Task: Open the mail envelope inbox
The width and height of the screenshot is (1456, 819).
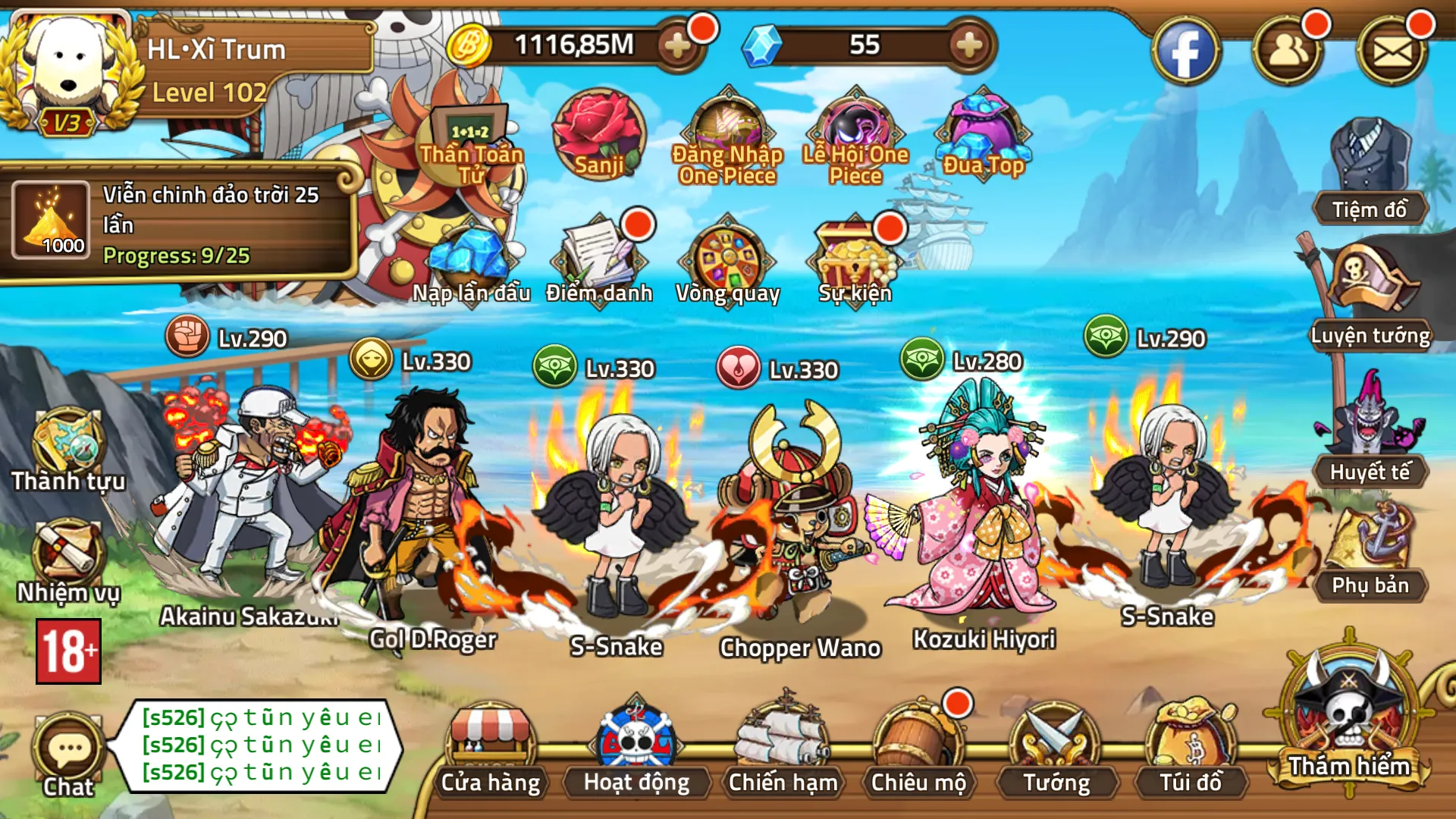Action: click(1392, 52)
